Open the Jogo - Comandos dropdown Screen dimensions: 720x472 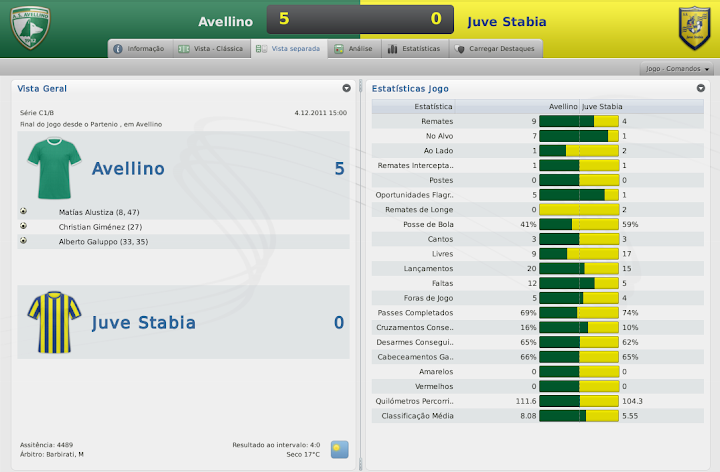point(678,69)
